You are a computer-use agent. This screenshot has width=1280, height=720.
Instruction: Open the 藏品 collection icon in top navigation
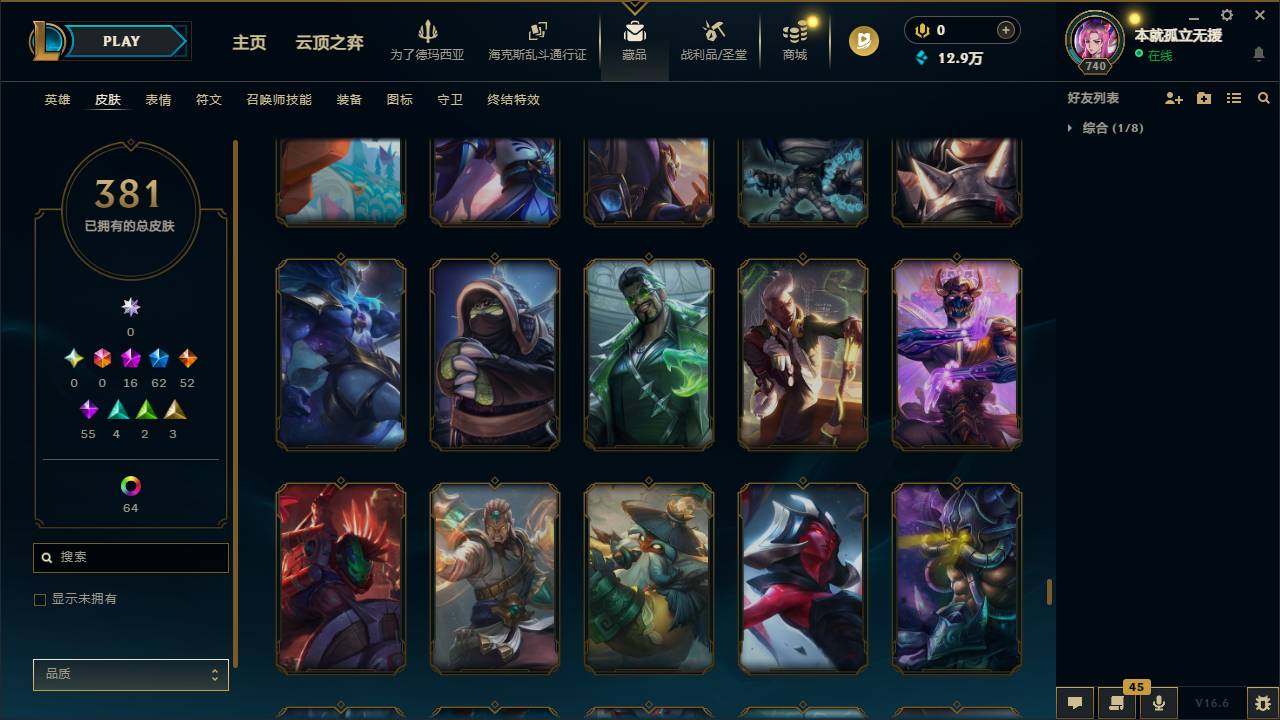pos(634,33)
